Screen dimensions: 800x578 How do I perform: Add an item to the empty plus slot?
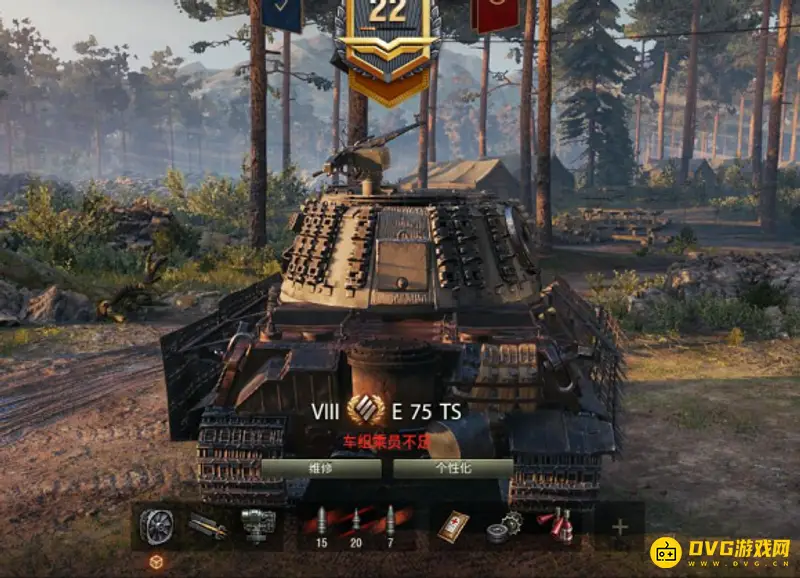click(620, 526)
